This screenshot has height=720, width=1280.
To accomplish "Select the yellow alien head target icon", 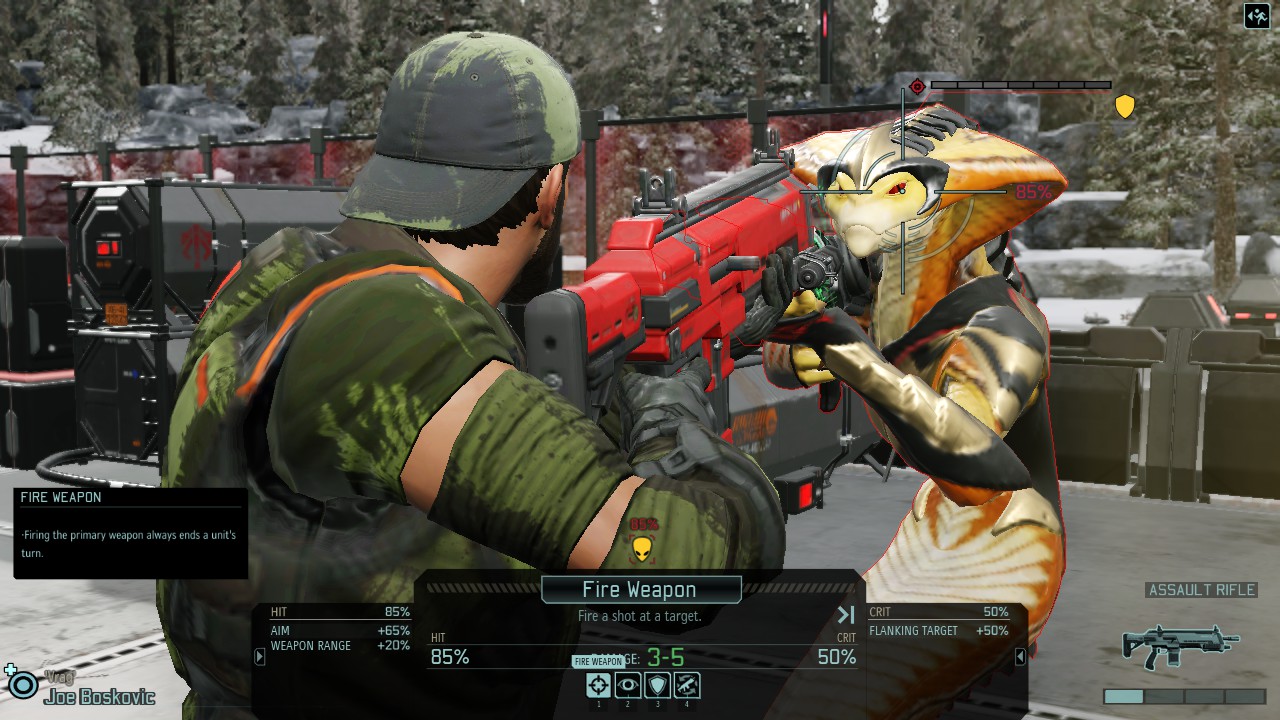I will pos(642,548).
